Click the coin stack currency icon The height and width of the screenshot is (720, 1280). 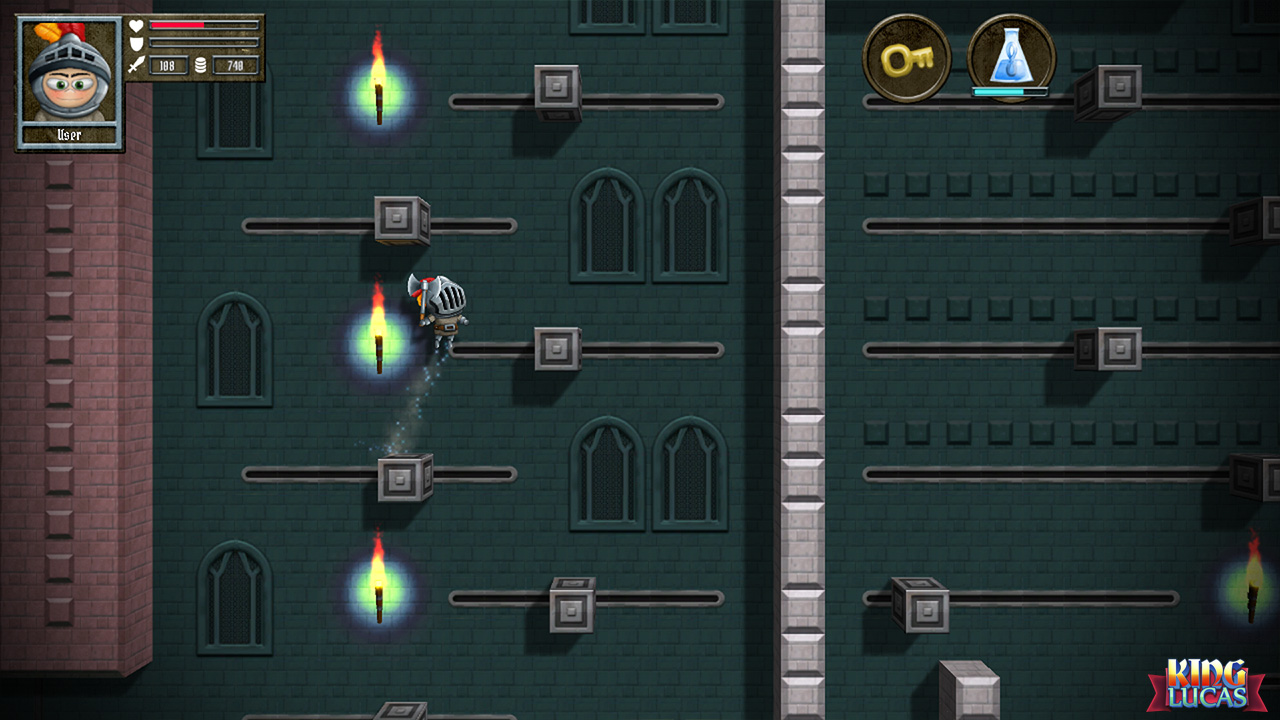coord(201,65)
